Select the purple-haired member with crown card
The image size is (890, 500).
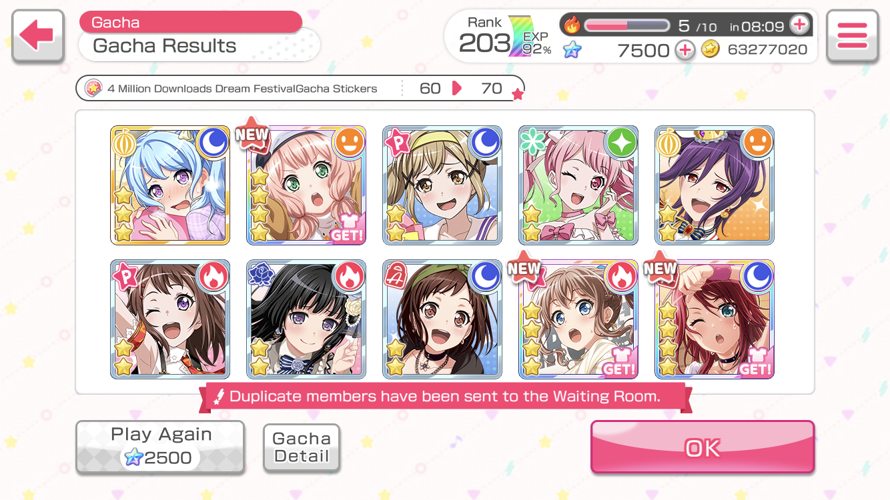714,185
